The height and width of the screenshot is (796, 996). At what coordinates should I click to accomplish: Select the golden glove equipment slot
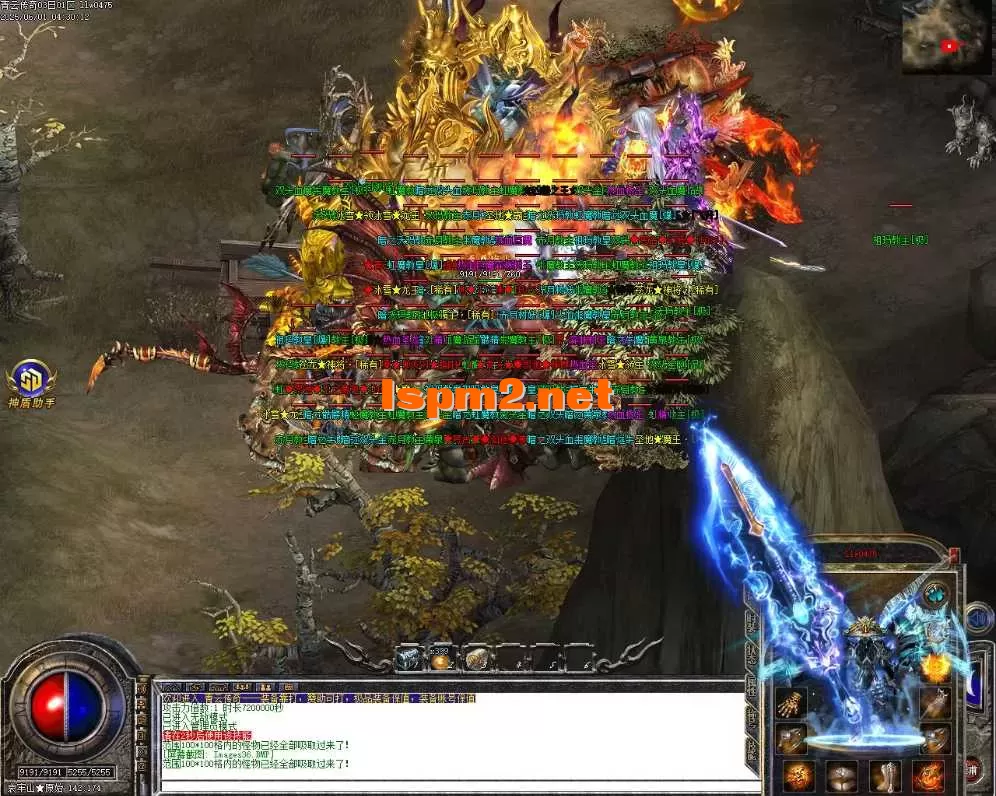[x=793, y=701]
